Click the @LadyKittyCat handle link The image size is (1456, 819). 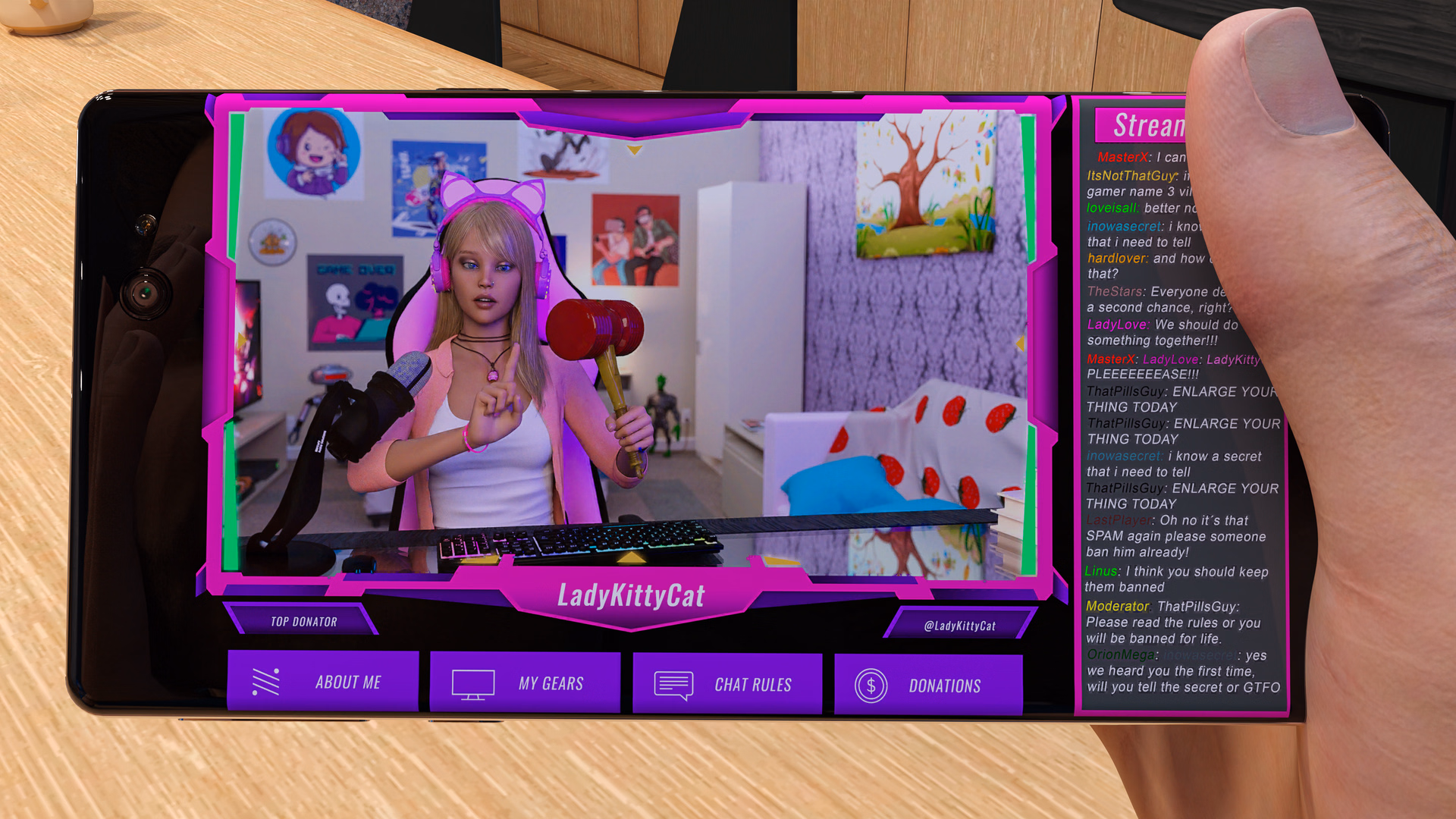coord(961,626)
